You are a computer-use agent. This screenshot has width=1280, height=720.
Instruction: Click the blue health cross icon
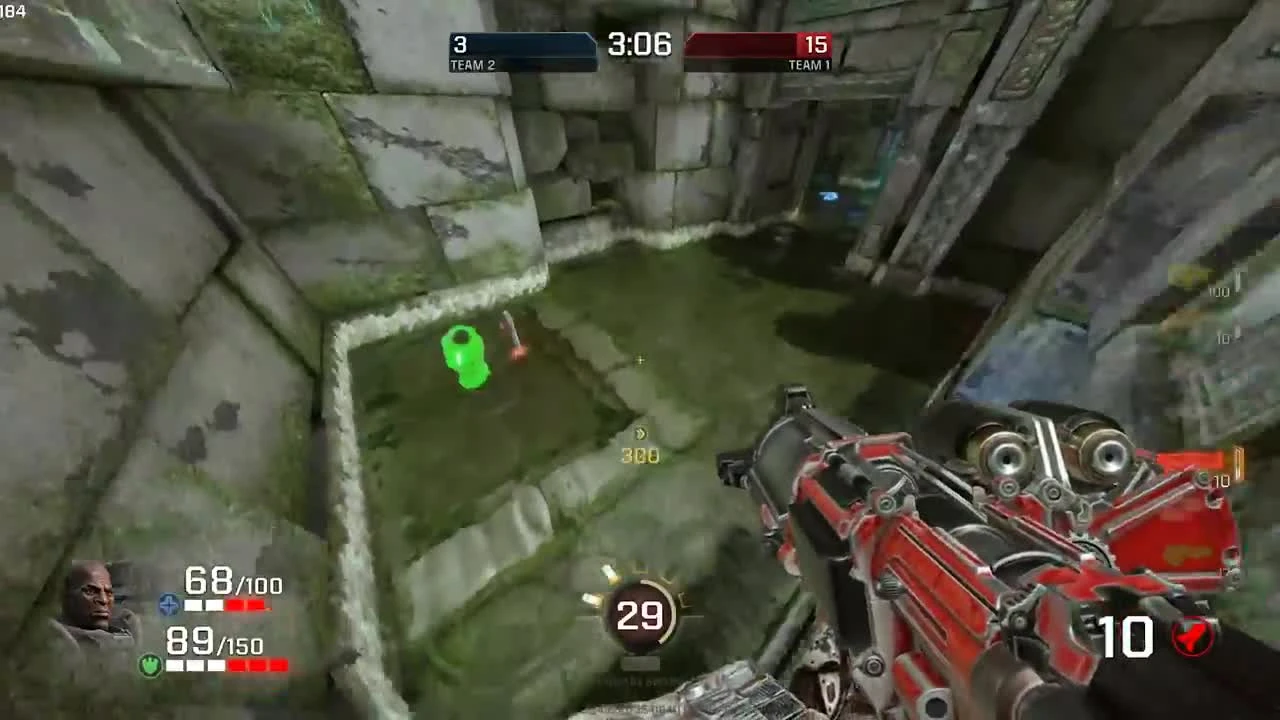click(170, 604)
